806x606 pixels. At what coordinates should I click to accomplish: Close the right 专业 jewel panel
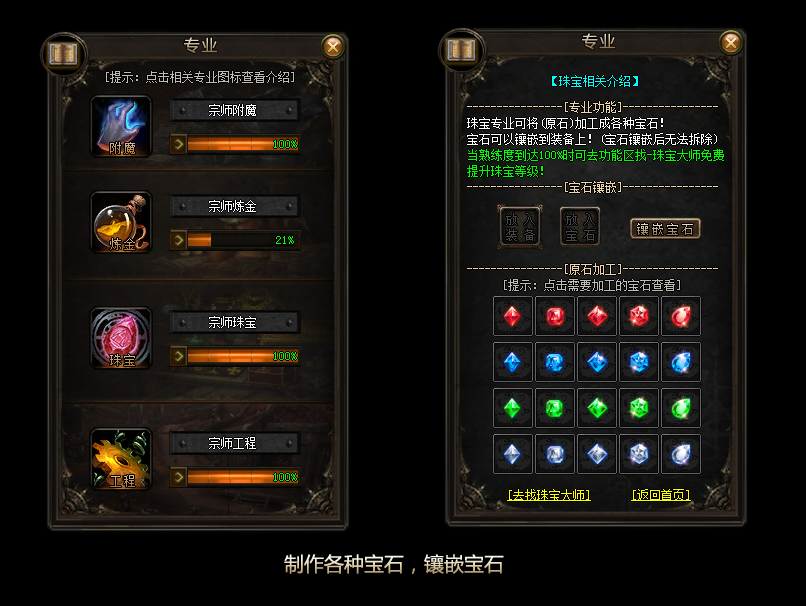tap(731, 42)
